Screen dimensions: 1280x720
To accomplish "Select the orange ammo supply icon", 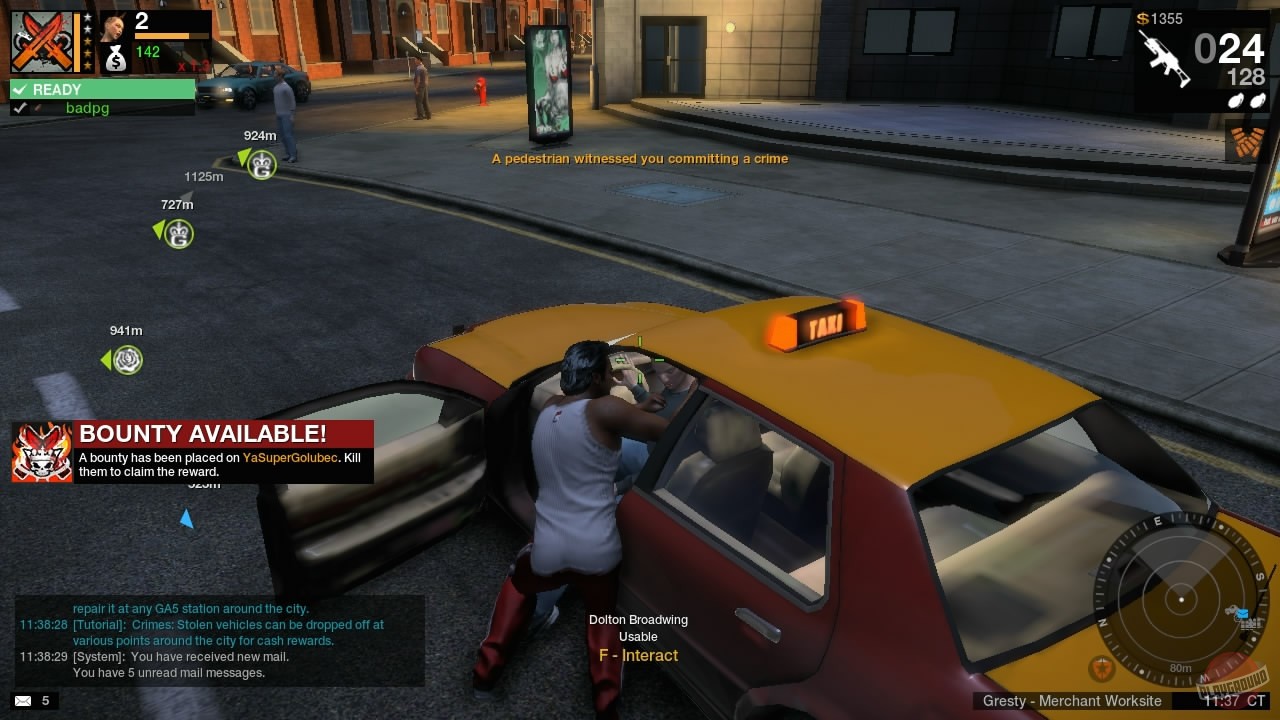I will pyautogui.click(x=1246, y=140).
